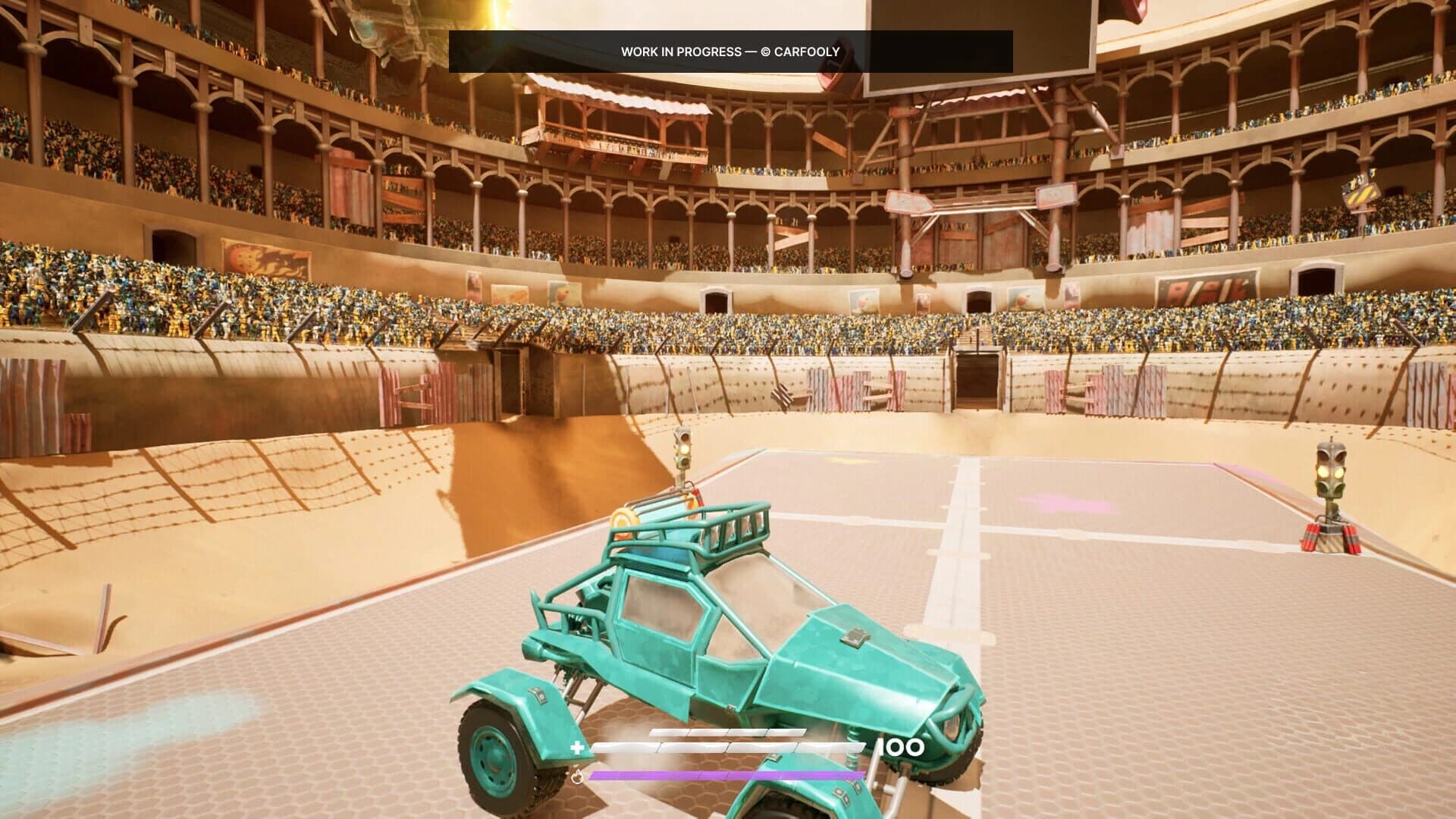The height and width of the screenshot is (819, 1456).
Task: Click the © CARFOOLY copyright text
Action: [801, 52]
